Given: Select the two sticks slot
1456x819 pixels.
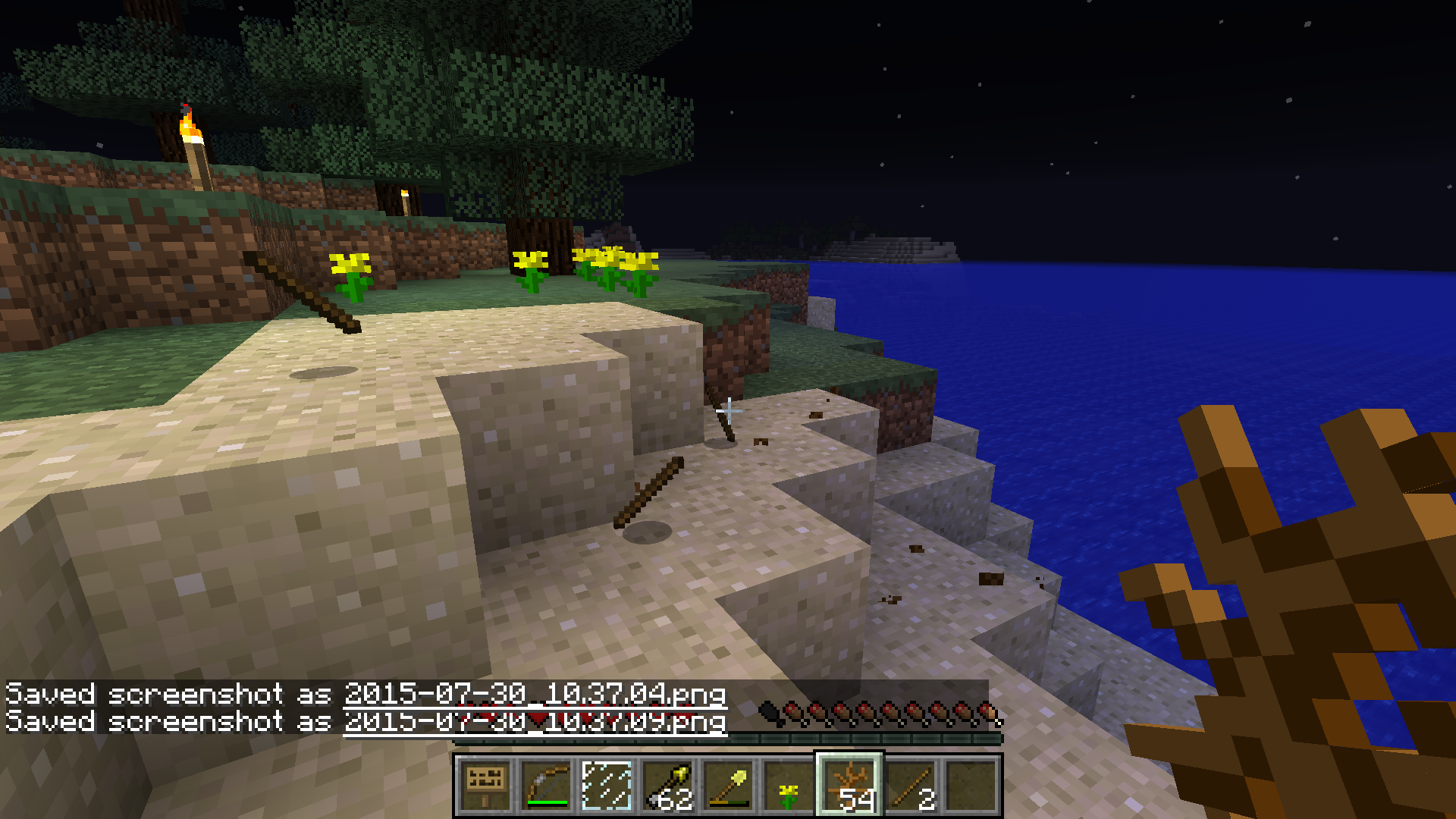Looking at the screenshot, I should [x=910, y=786].
